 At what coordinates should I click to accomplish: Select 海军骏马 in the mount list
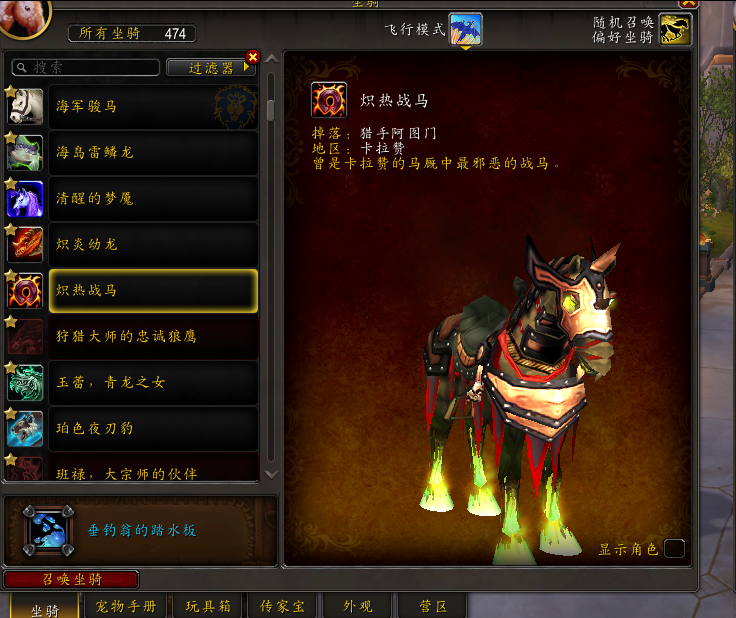tap(152, 106)
